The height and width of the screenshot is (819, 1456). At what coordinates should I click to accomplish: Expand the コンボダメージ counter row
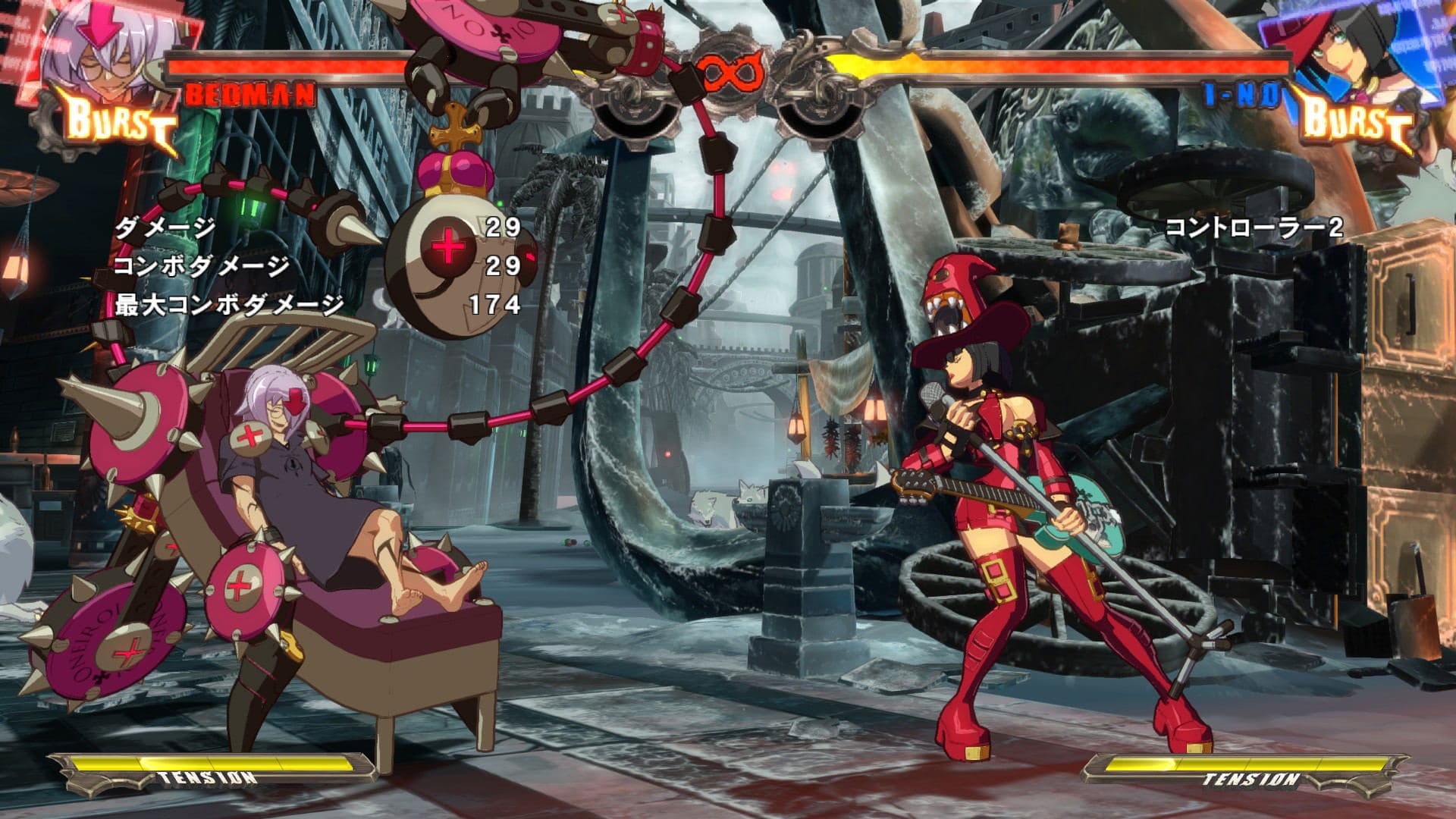coord(201,265)
